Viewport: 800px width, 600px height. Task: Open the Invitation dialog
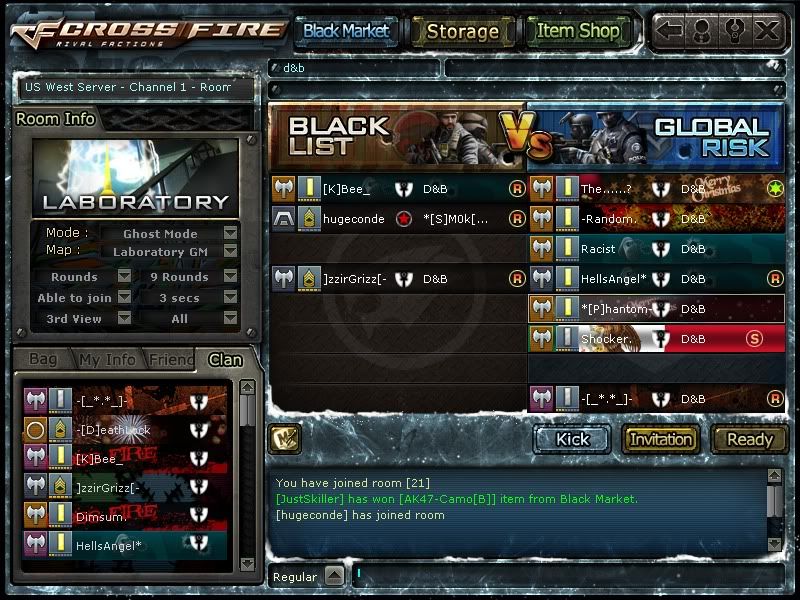[x=661, y=439]
